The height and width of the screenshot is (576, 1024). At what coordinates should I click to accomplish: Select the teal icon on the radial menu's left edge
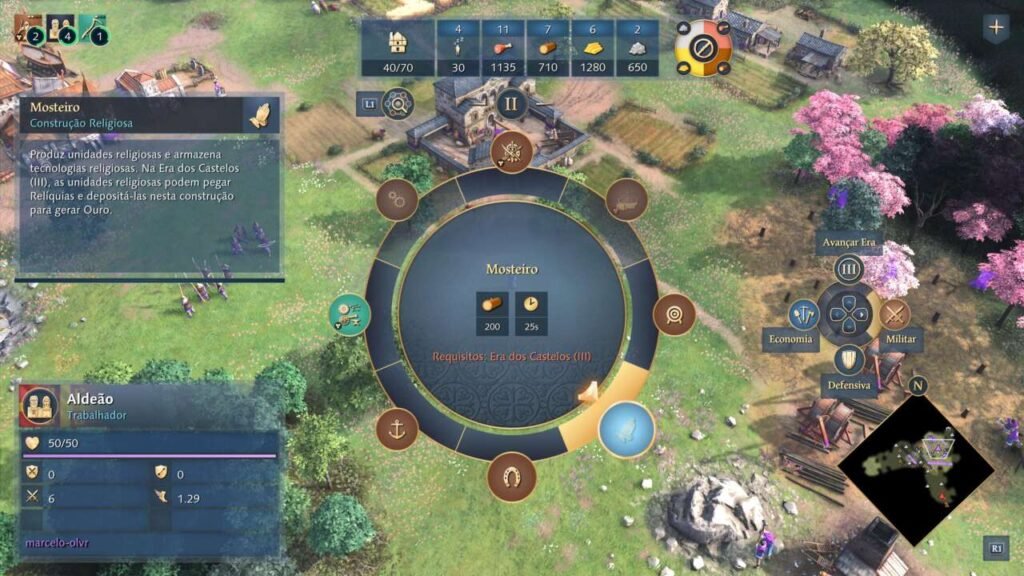(350, 315)
